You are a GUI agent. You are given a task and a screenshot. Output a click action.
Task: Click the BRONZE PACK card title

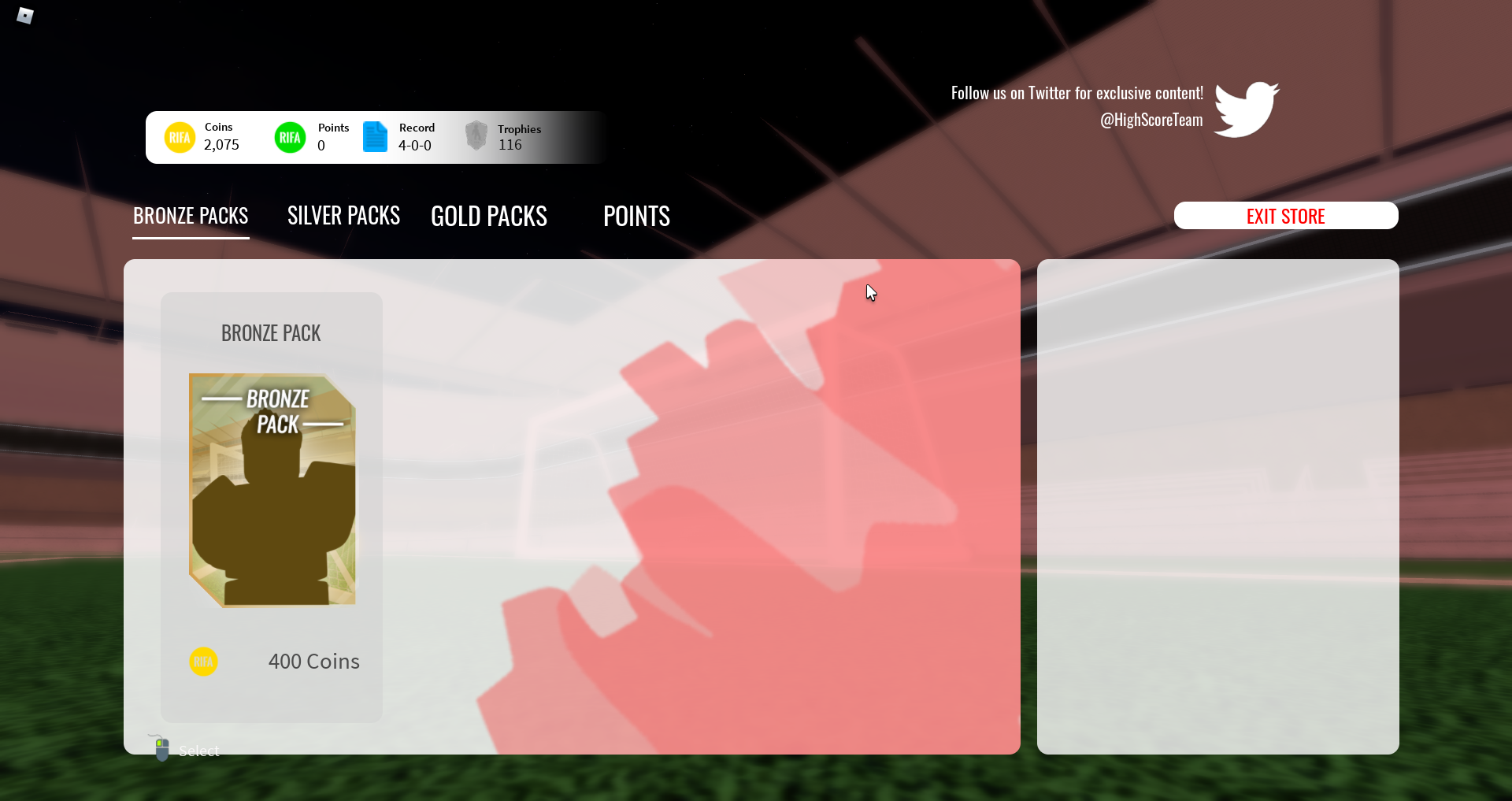click(271, 332)
